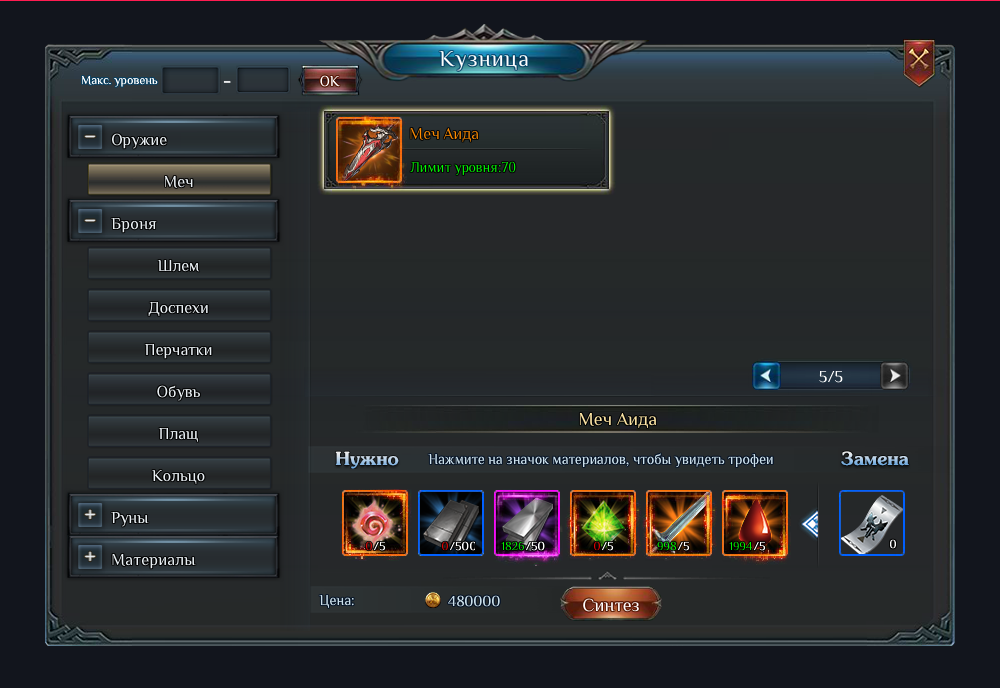The width and height of the screenshot is (1000, 688).
Task: Expand the Руны category
Action: coord(90,516)
